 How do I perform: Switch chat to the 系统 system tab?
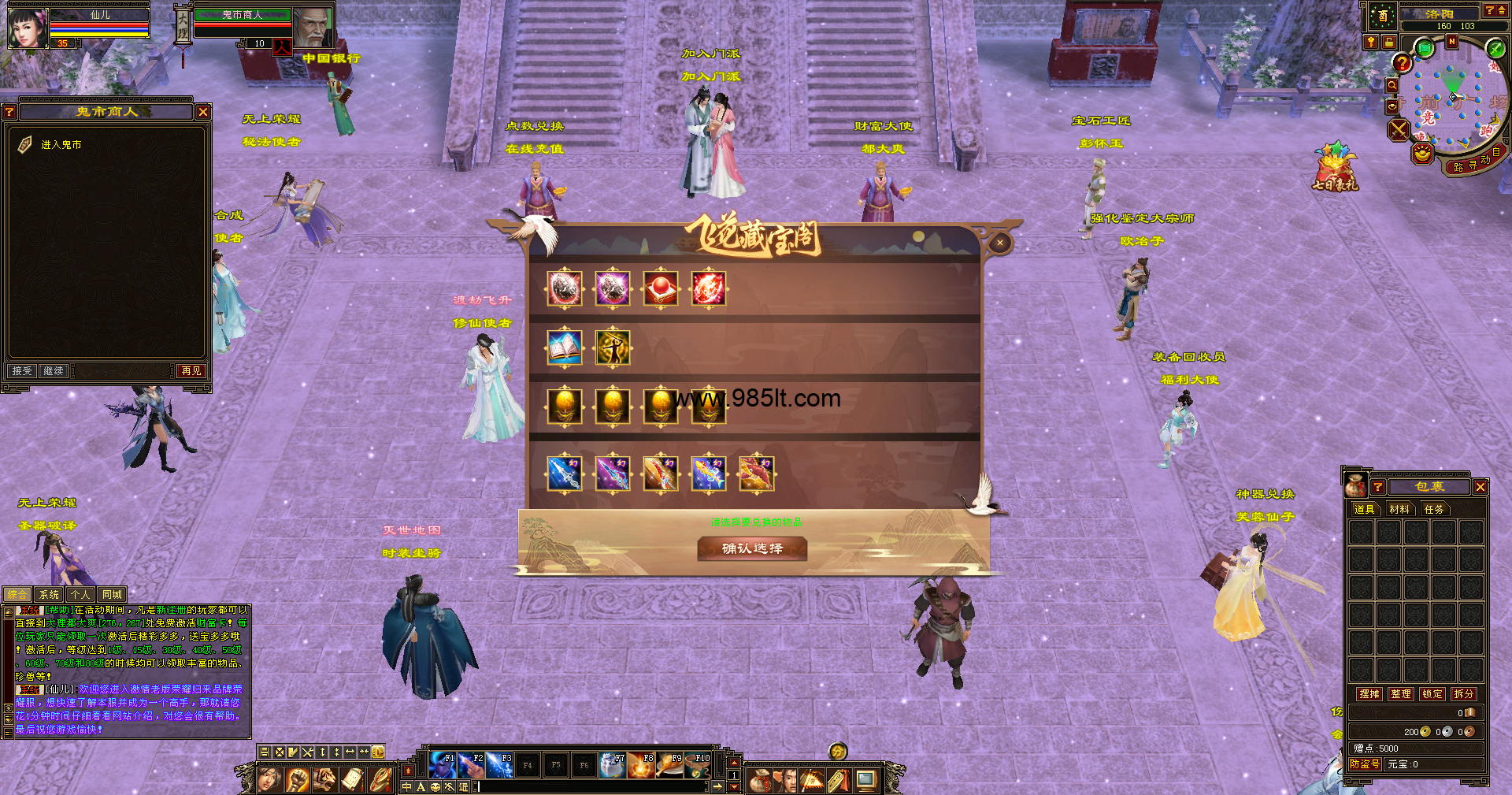(49, 595)
